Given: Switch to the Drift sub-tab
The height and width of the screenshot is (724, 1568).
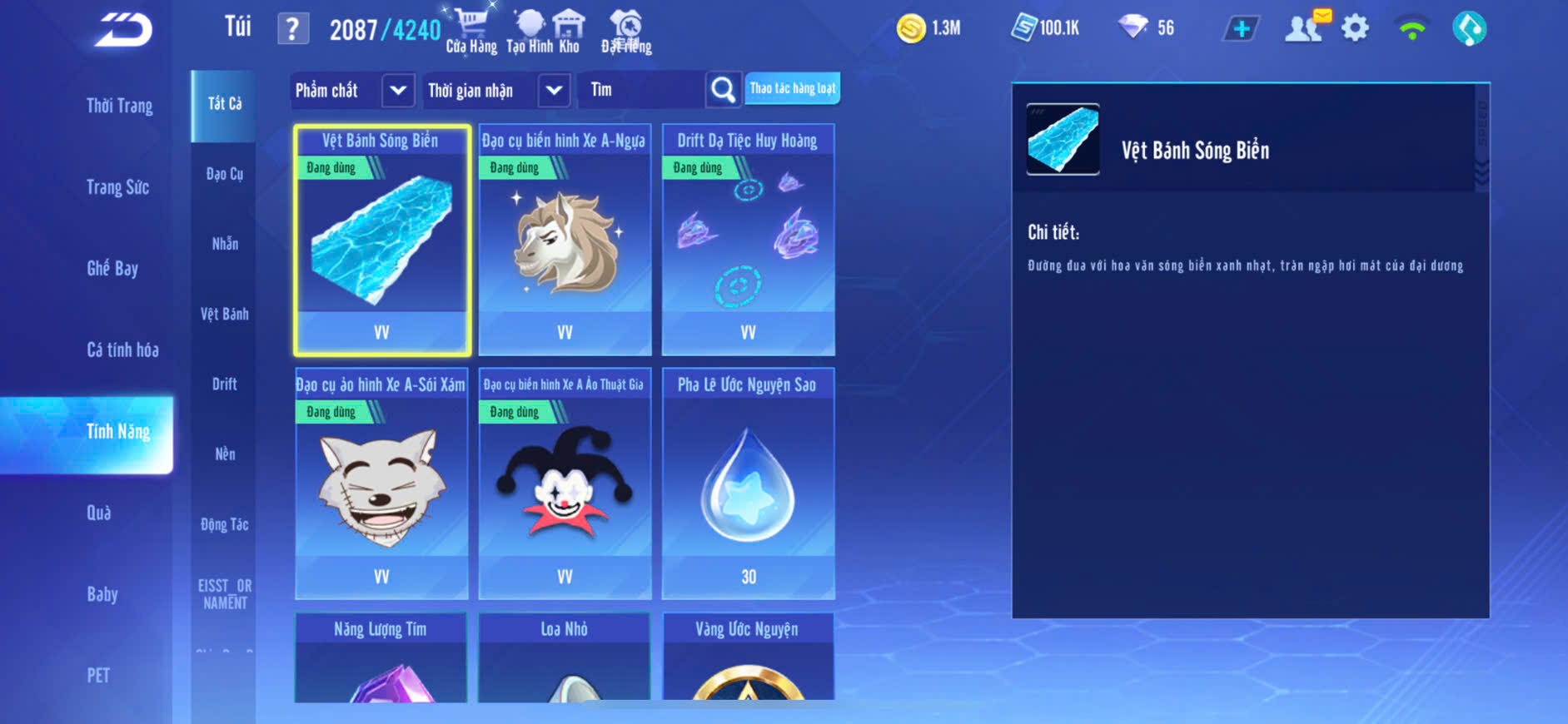Looking at the screenshot, I should click(x=224, y=384).
